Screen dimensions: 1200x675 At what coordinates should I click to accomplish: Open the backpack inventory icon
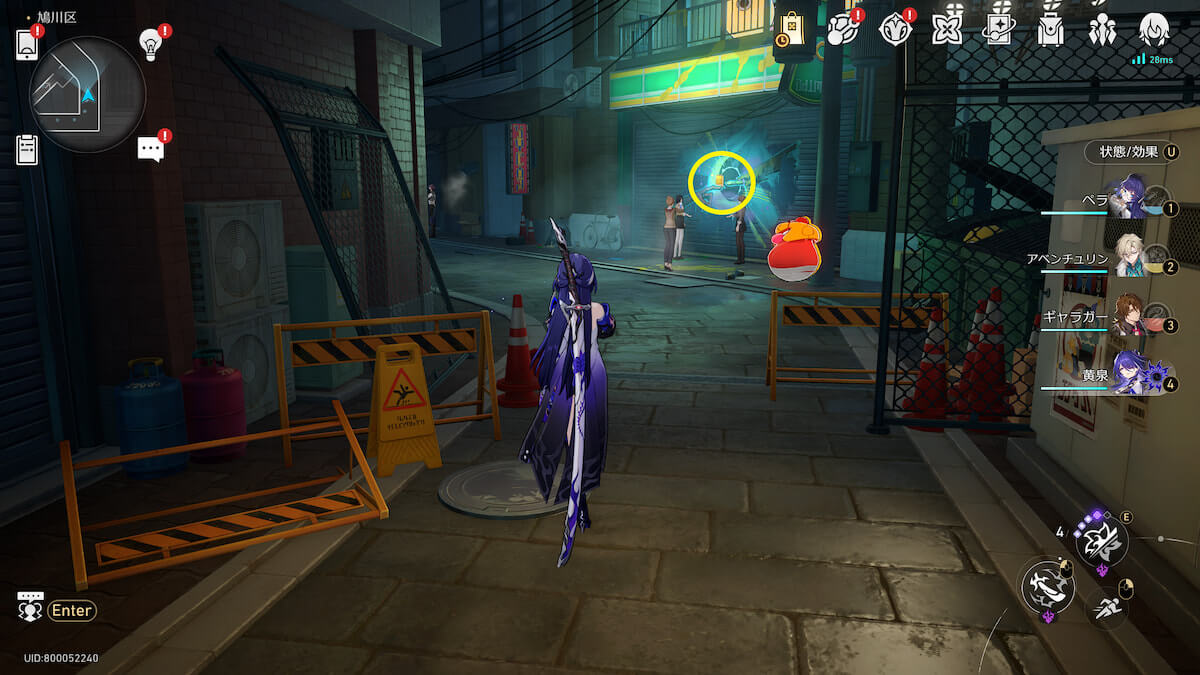click(1049, 30)
